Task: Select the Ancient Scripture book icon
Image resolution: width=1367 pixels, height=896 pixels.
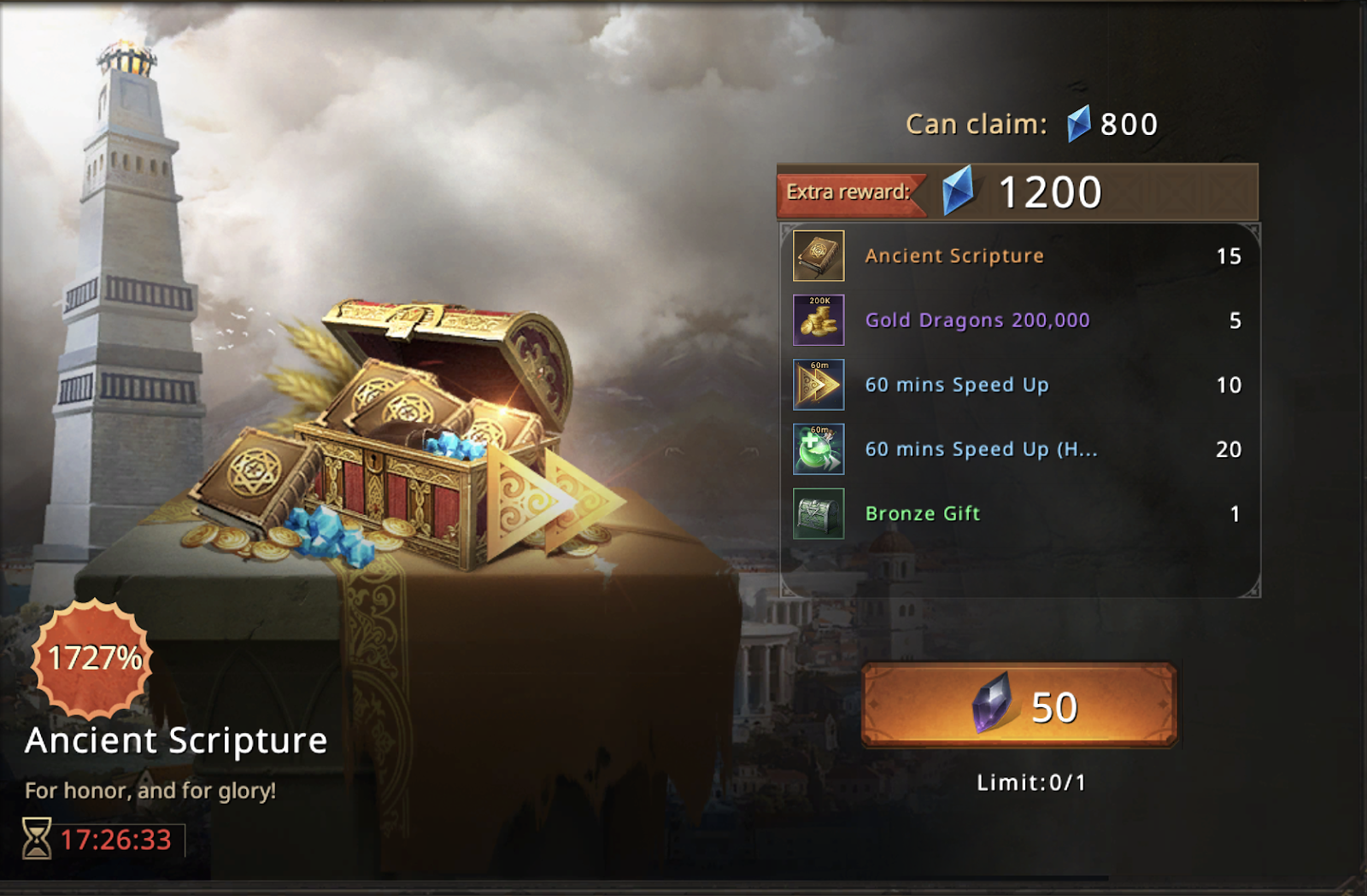Action: tap(818, 255)
